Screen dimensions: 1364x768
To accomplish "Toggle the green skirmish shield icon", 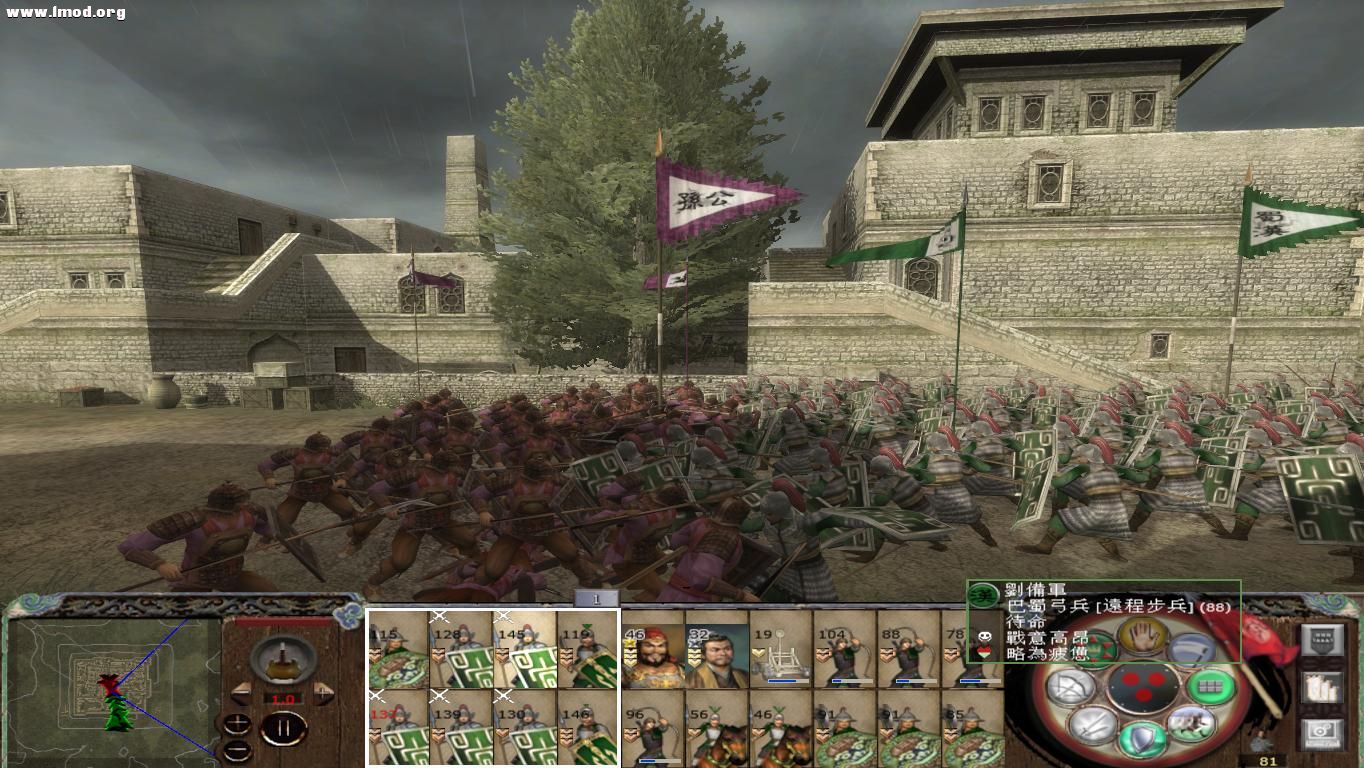I will pyautogui.click(x=1141, y=739).
